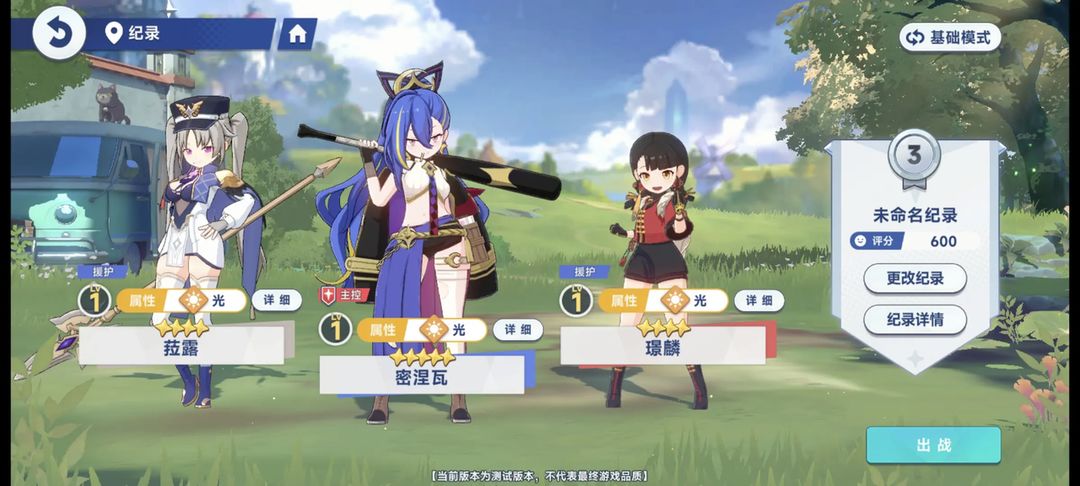Select the 璟麟 character name card
The height and width of the screenshot is (486, 1080).
click(x=662, y=346)
